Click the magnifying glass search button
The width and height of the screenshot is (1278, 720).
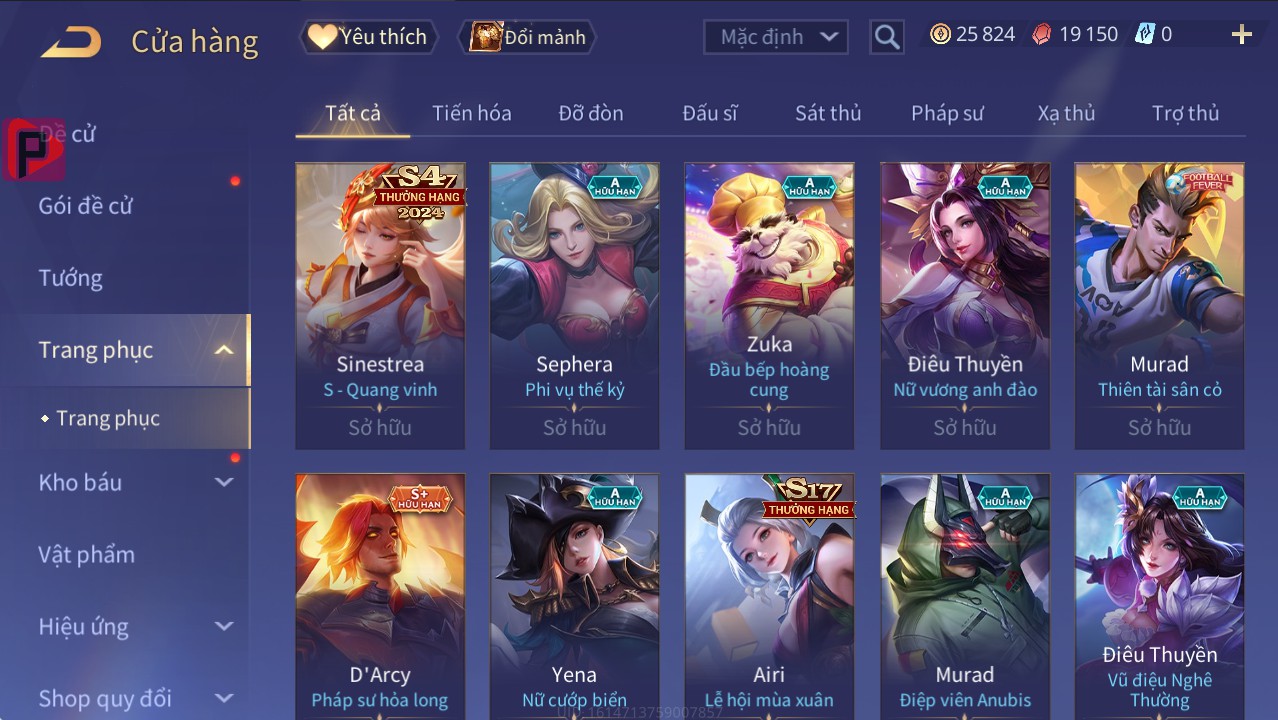pyautogui.click(x=886, y=37)
